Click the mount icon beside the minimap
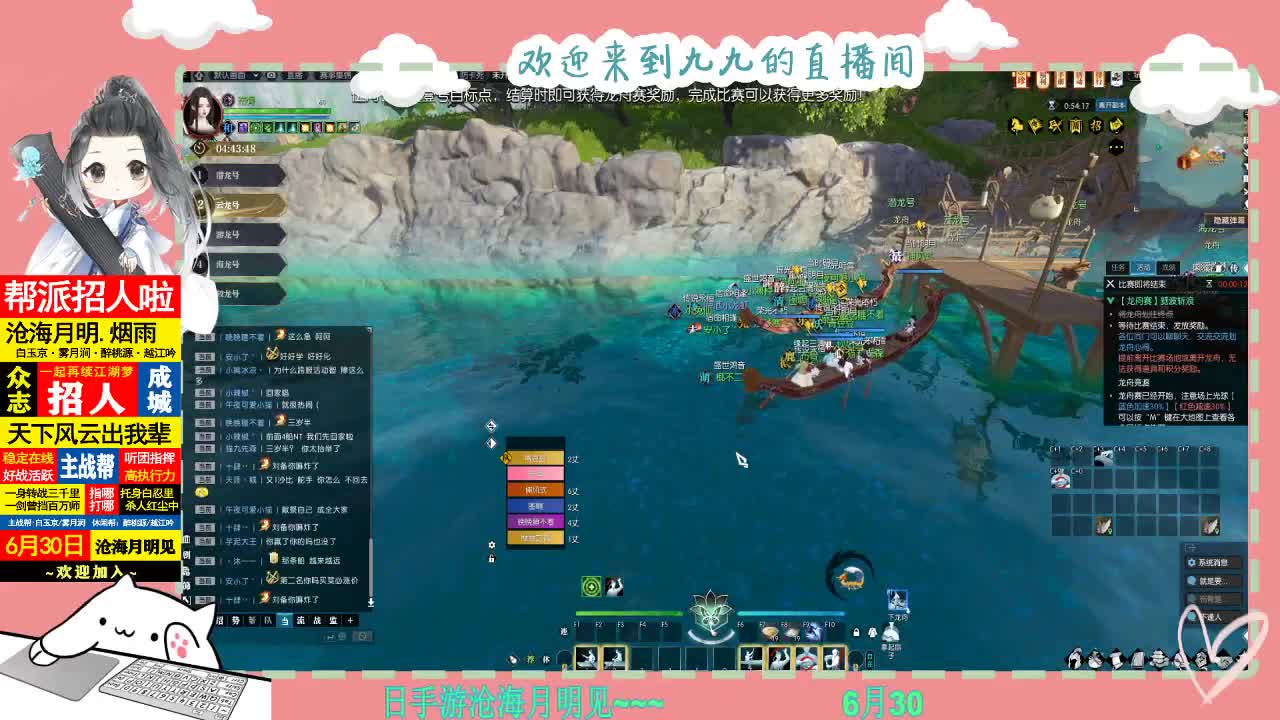This screenshot has height=720, width=1280. pyautogui.click(x=1016, y=125)
